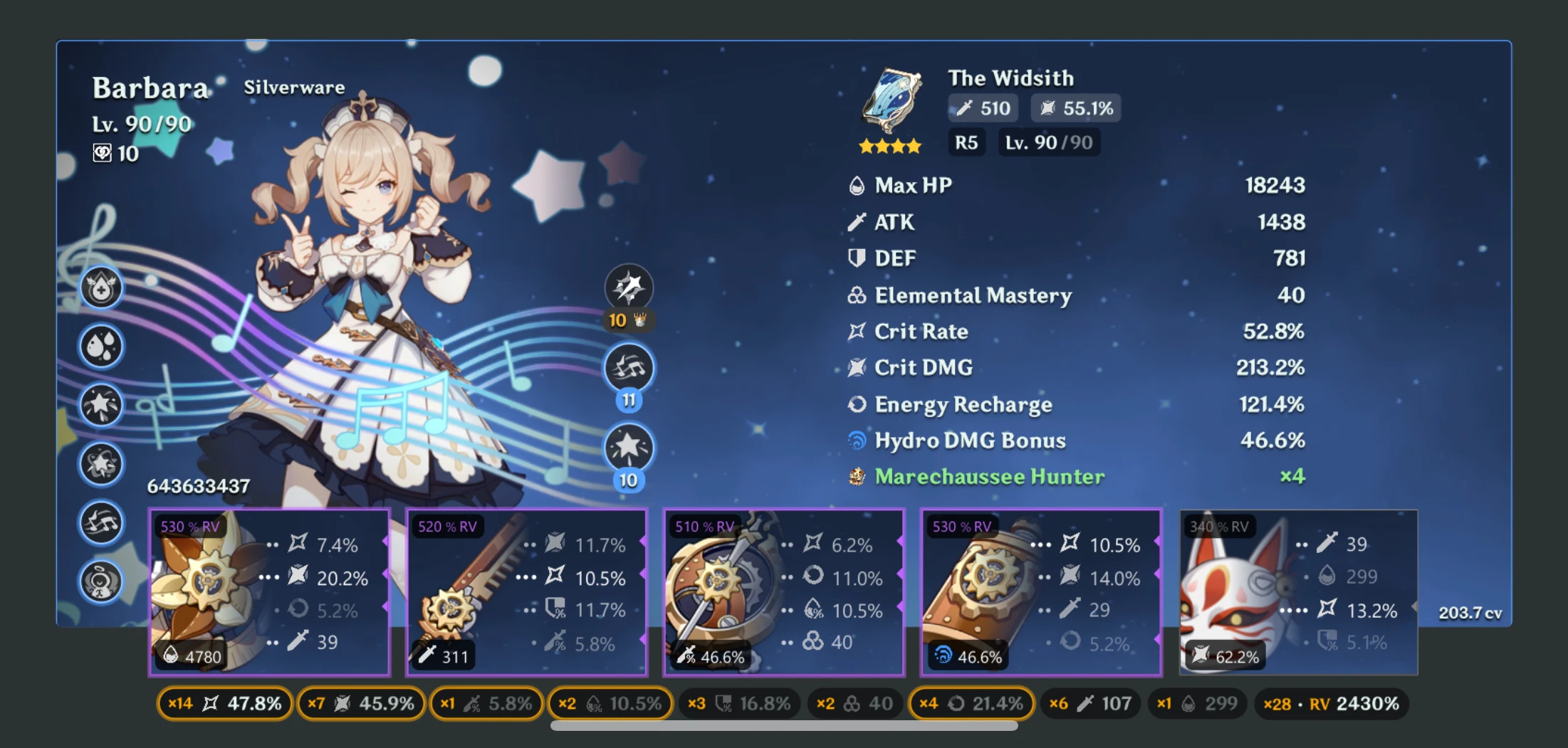Viewport: 1568px width, 748px height.
Task: Show the level 11 elemental skill talent
Action: [629, 369]
